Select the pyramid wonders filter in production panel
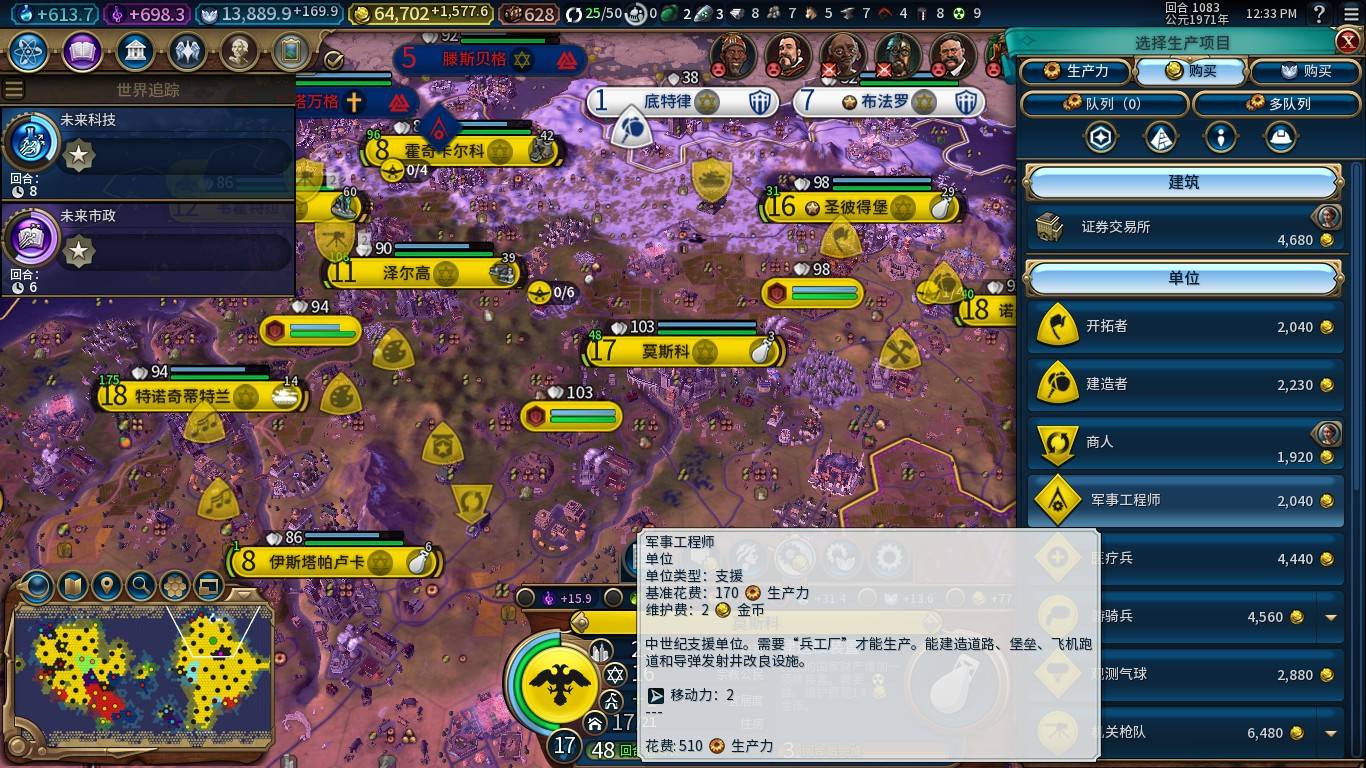Image resolution: width=1366 pixels, height=768 pixels. 1160,137
